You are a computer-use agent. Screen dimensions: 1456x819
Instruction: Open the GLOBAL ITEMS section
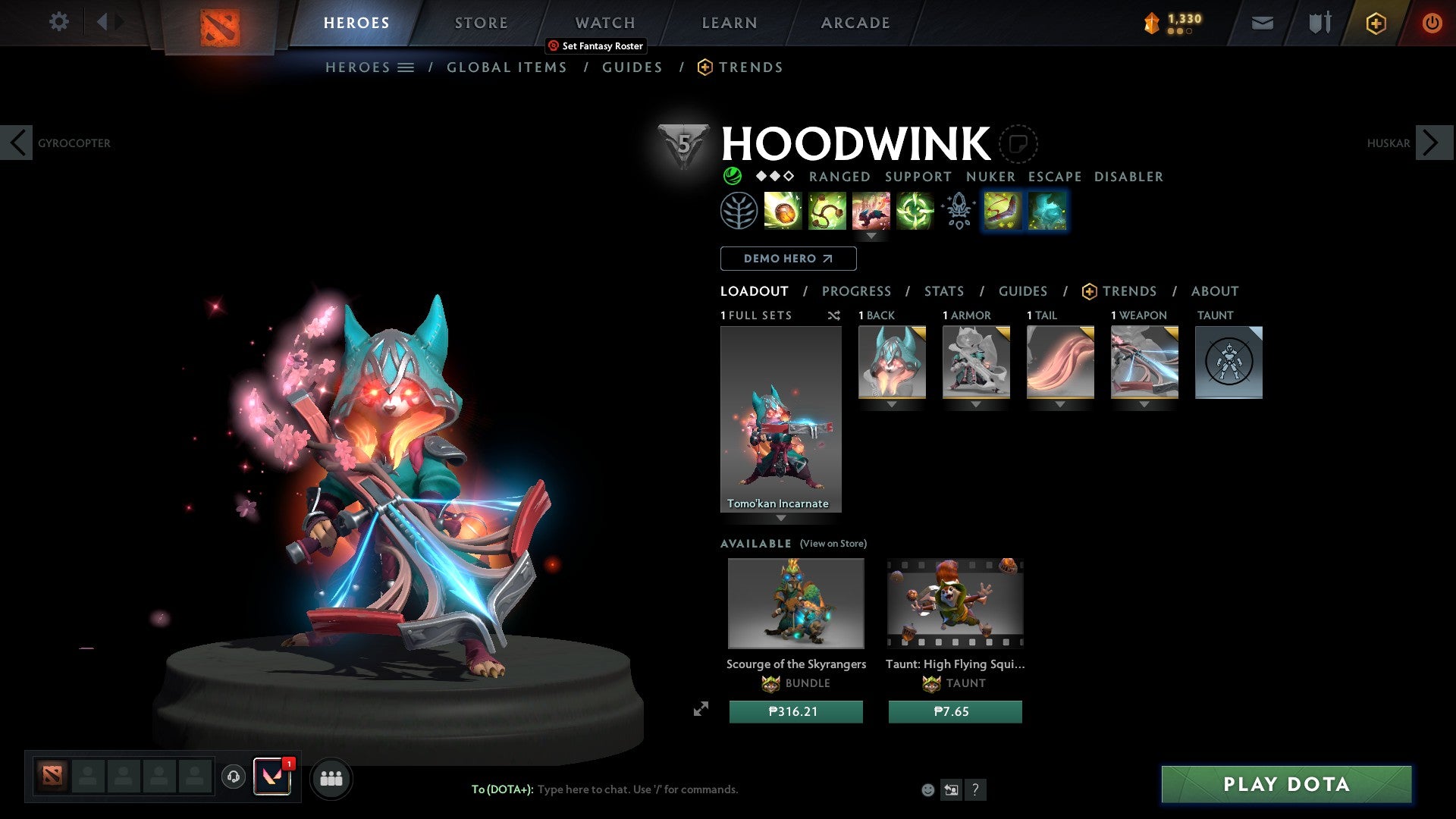click(507, 67)
